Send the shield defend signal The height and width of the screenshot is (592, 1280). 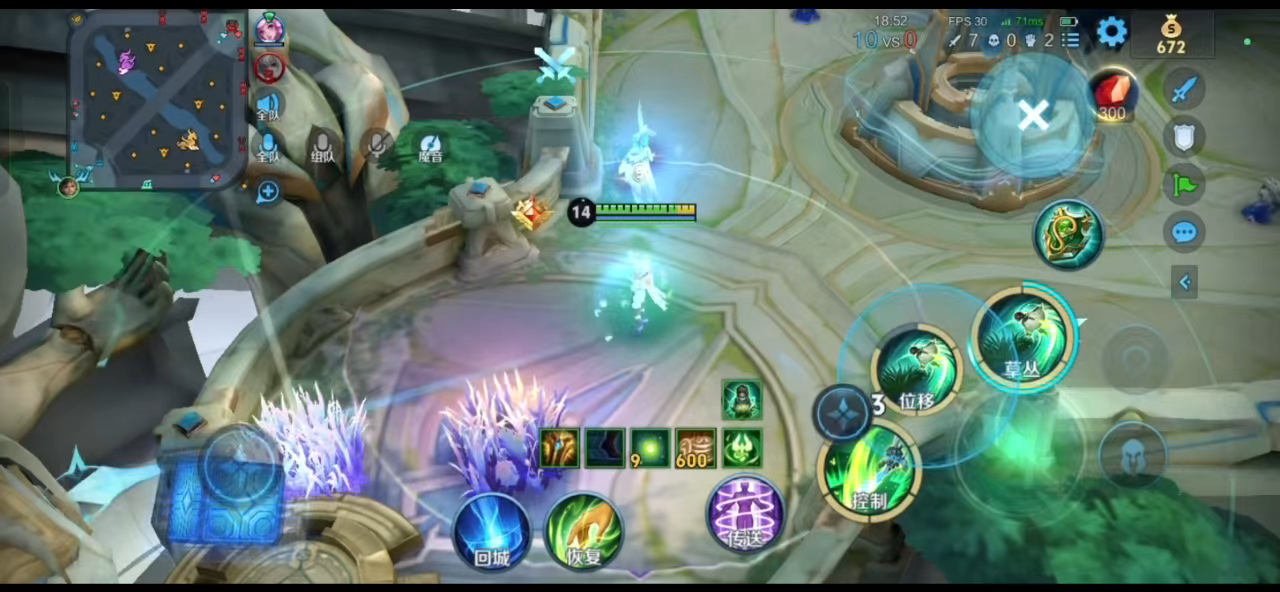(1184, 137)
